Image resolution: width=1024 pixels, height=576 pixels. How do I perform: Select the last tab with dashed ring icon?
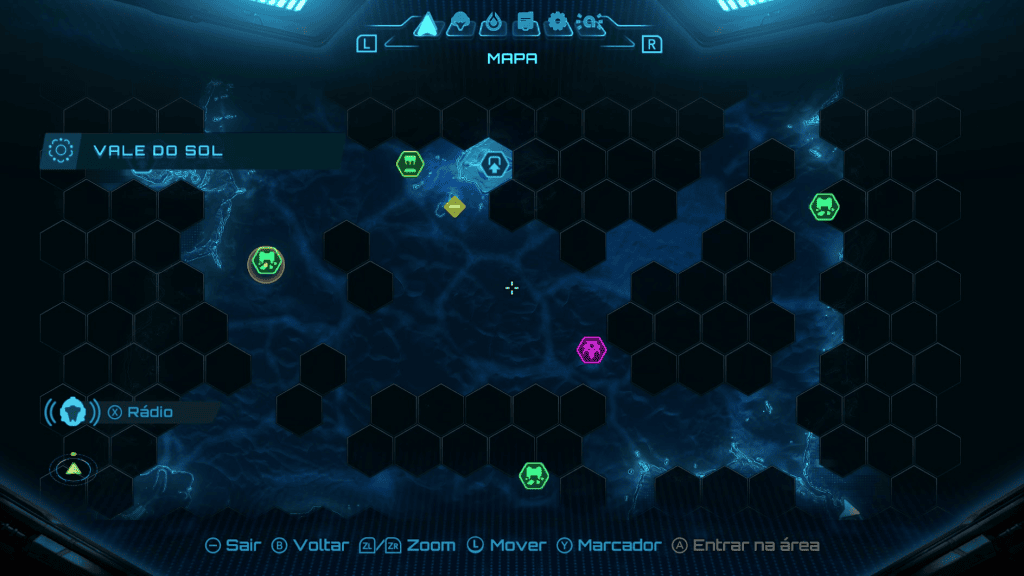588,23
